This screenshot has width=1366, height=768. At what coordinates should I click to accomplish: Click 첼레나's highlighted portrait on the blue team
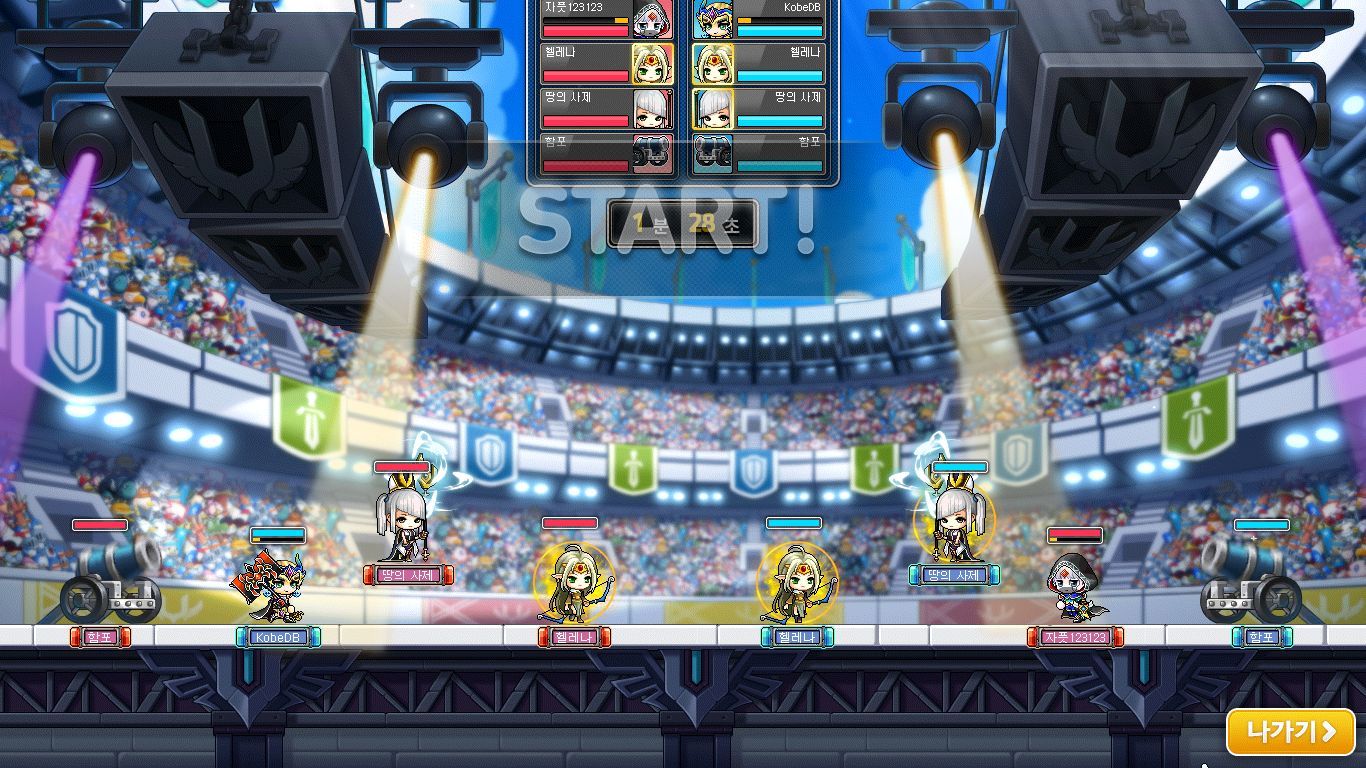coord(711,63)
